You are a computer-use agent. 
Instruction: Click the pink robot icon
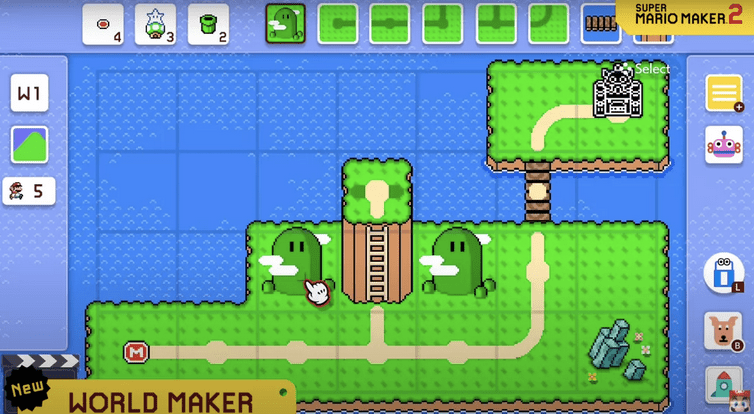point(723,145)
